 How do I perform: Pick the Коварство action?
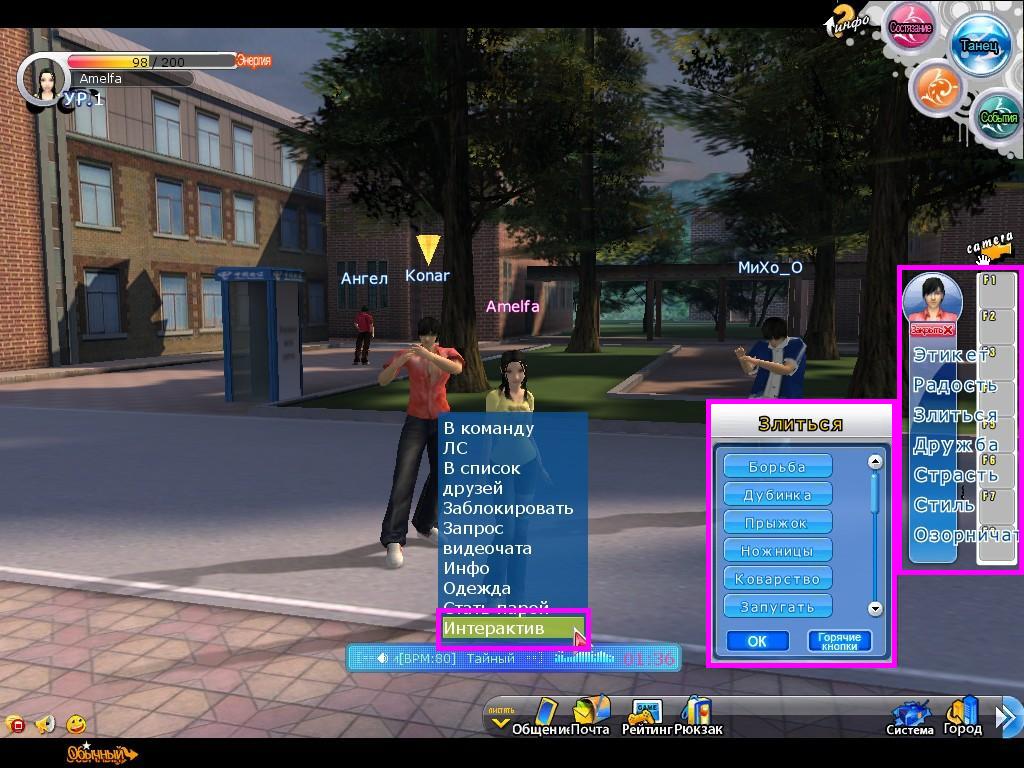[x=778, y=579]
